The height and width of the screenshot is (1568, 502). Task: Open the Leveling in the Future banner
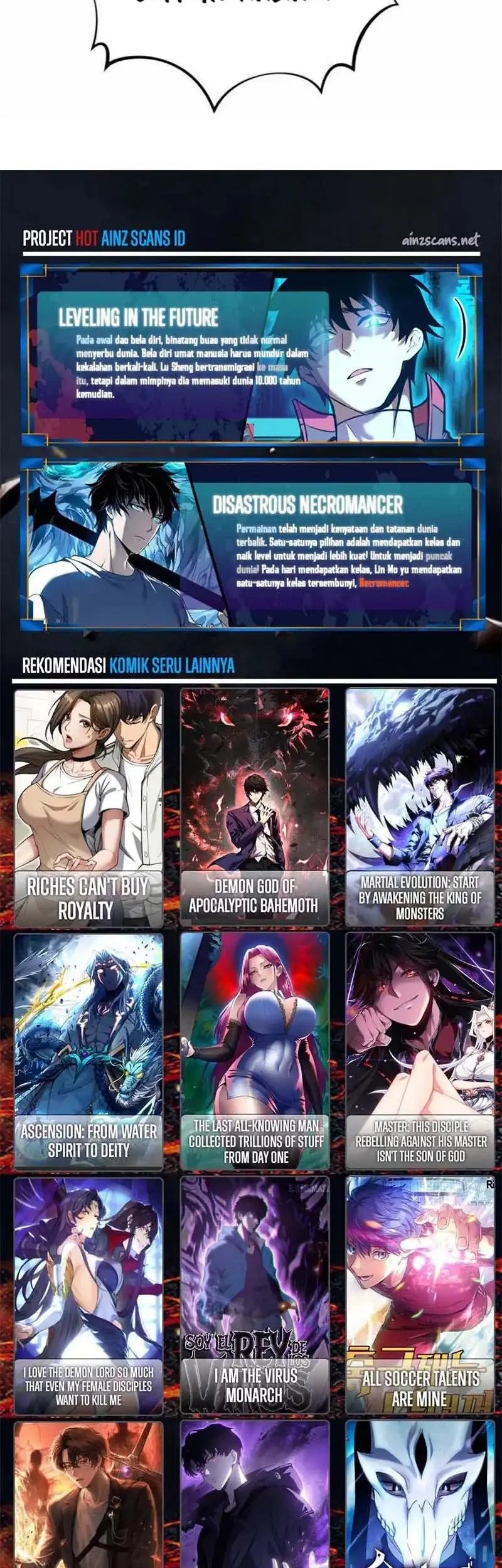point(251,356)
